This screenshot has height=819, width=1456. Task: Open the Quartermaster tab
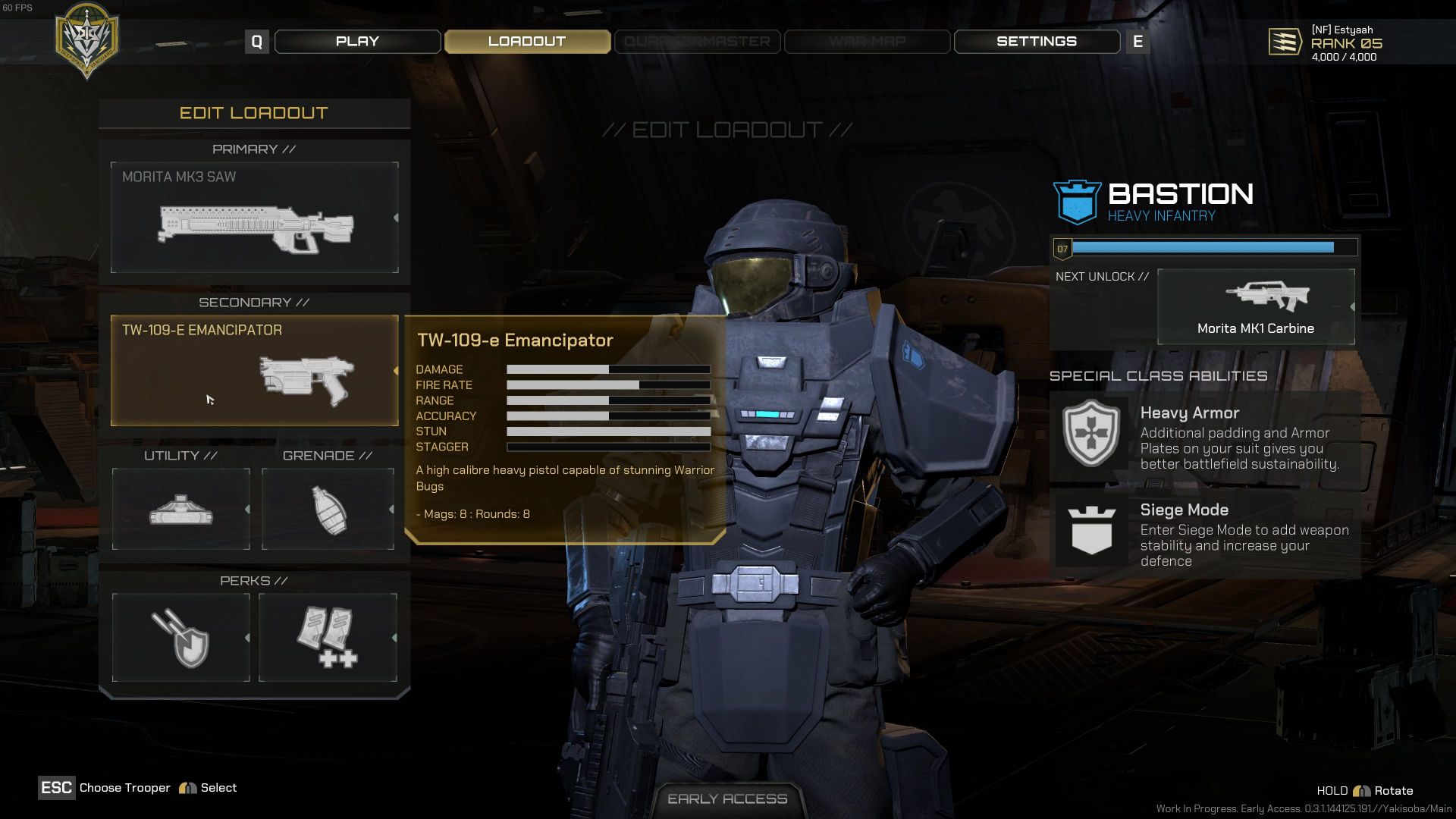click(x=697, y=42)
